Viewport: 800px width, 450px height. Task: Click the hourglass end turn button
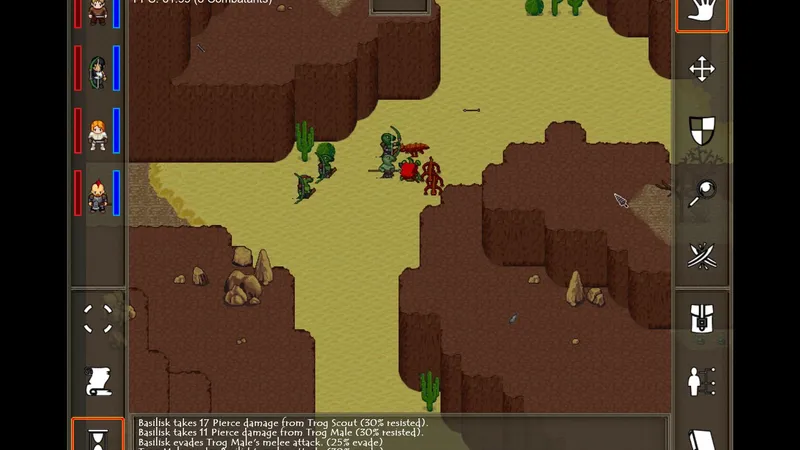[x=98, y=437]
